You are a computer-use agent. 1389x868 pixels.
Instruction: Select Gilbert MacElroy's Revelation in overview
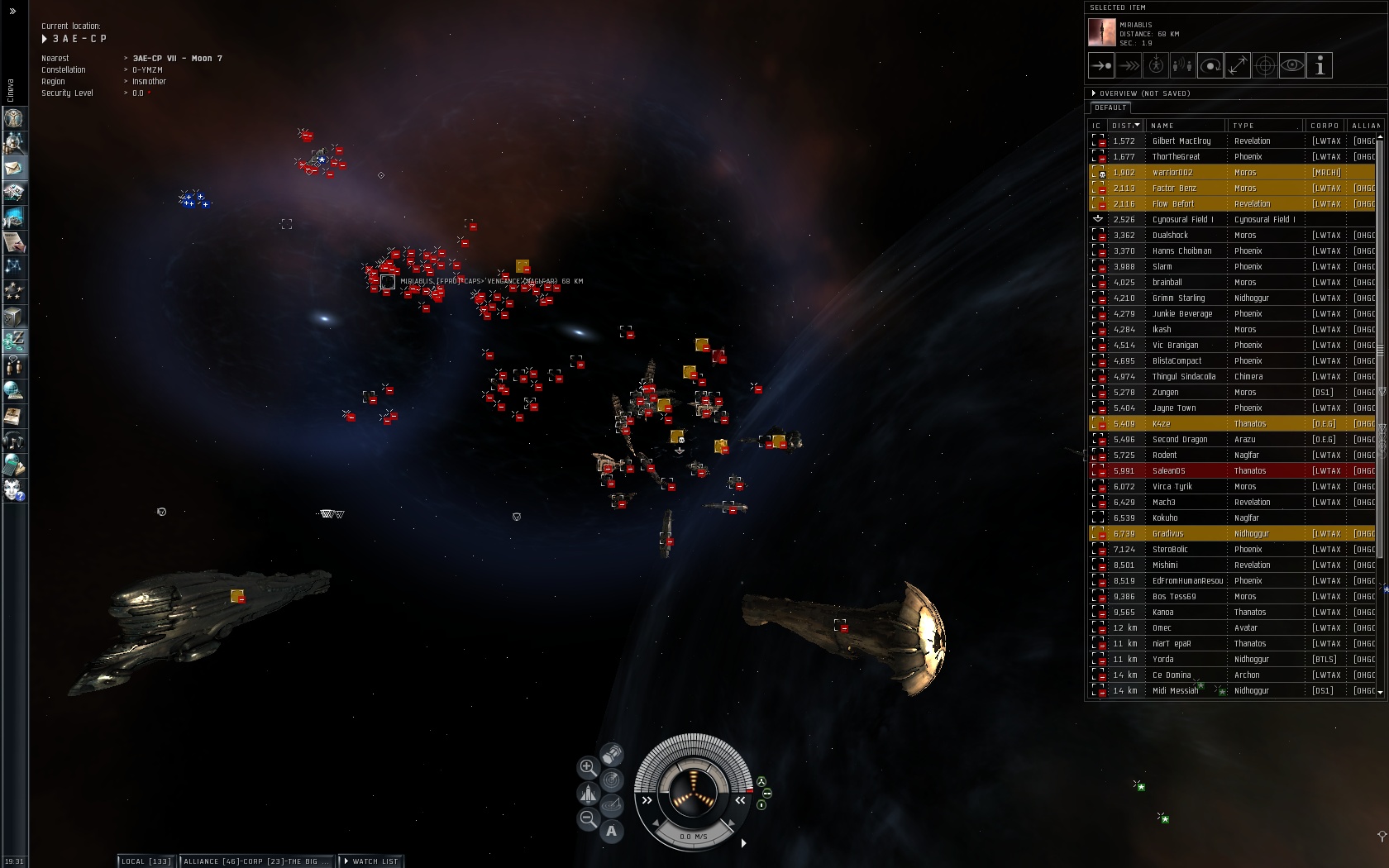tap(1181, 141)
